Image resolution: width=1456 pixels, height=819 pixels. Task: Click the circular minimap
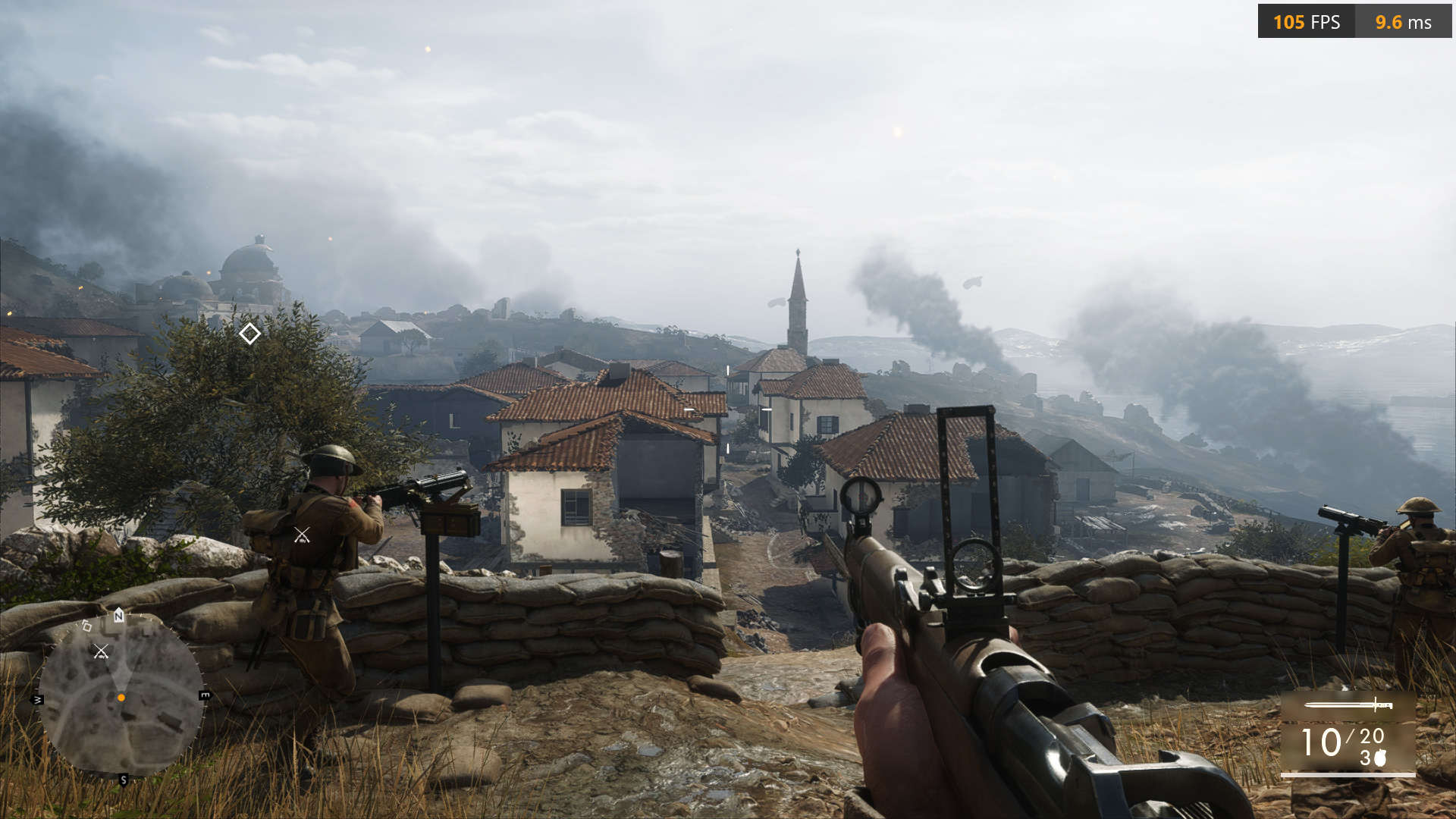121,695
